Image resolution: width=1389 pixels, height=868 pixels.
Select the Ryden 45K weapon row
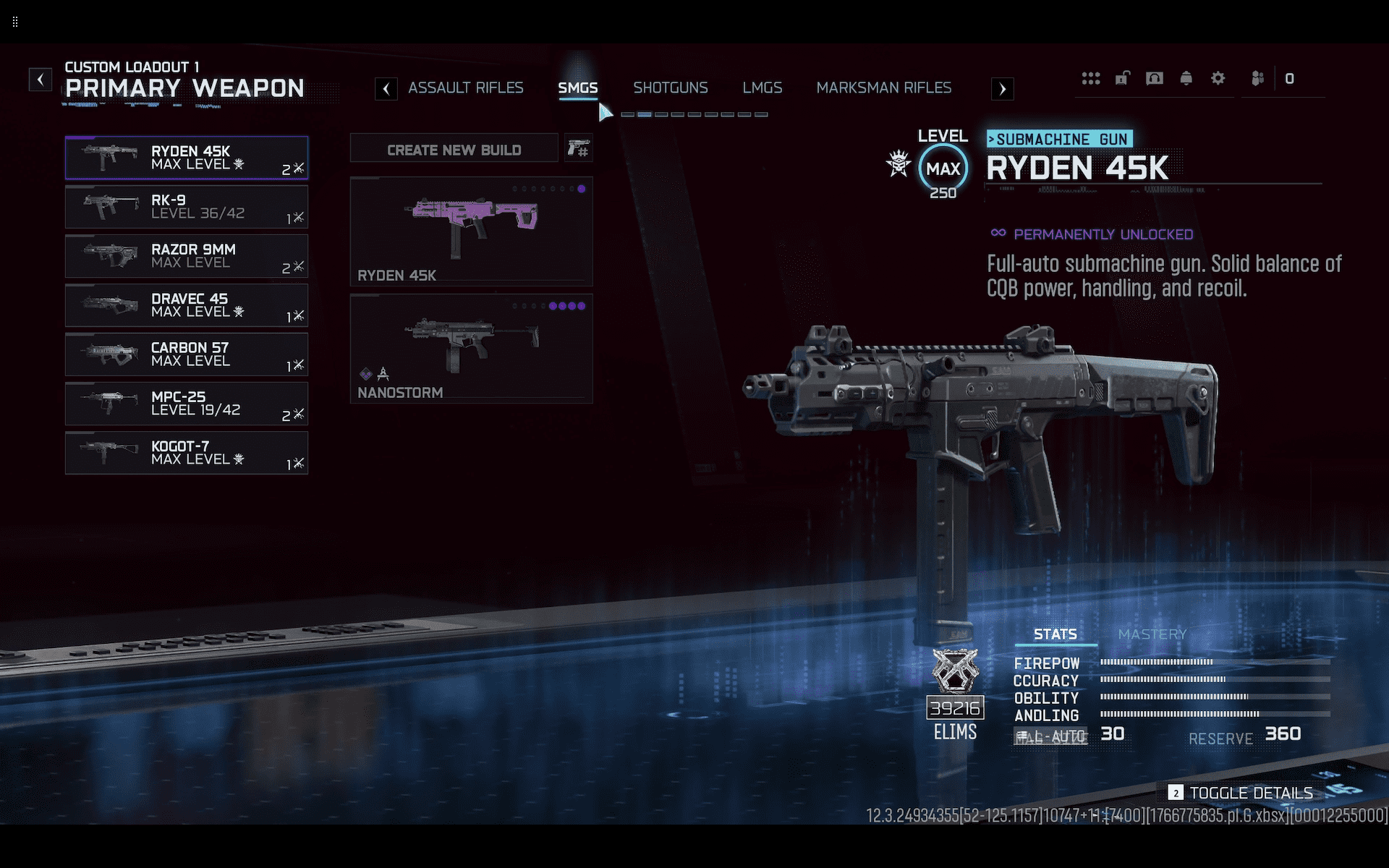pyautogui.click(x=187, y=158)
